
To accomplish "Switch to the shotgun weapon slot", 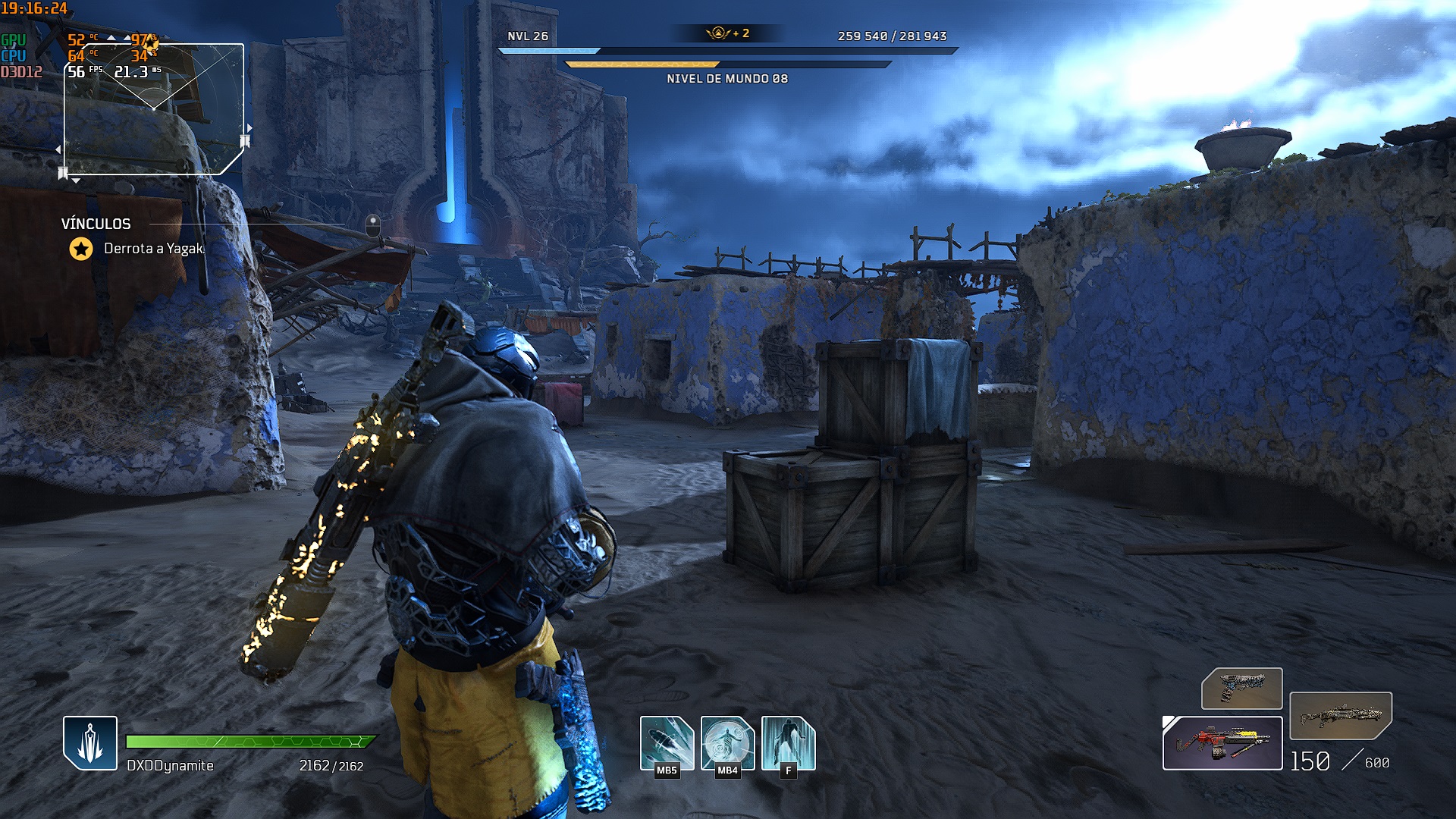I will (x=1340, y=715).
